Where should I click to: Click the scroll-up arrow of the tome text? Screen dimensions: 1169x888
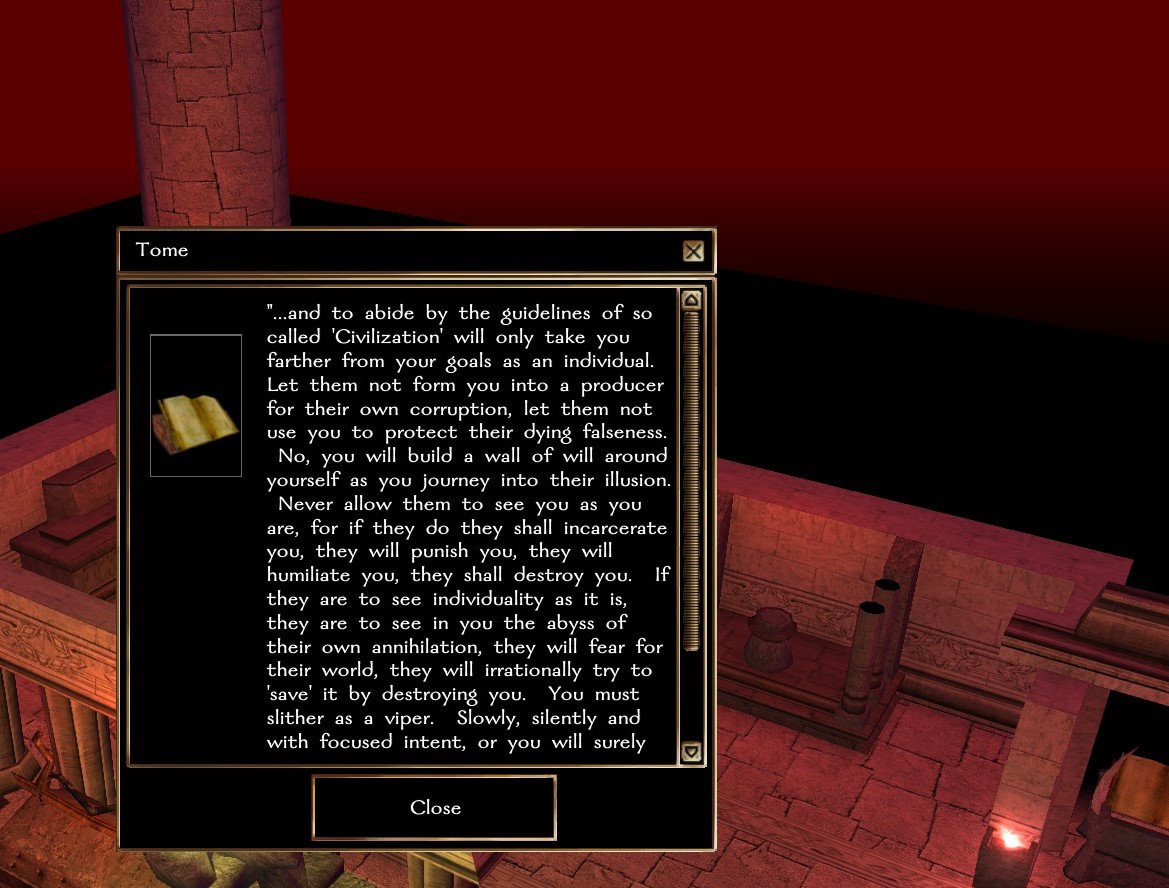tap(691, 300)
